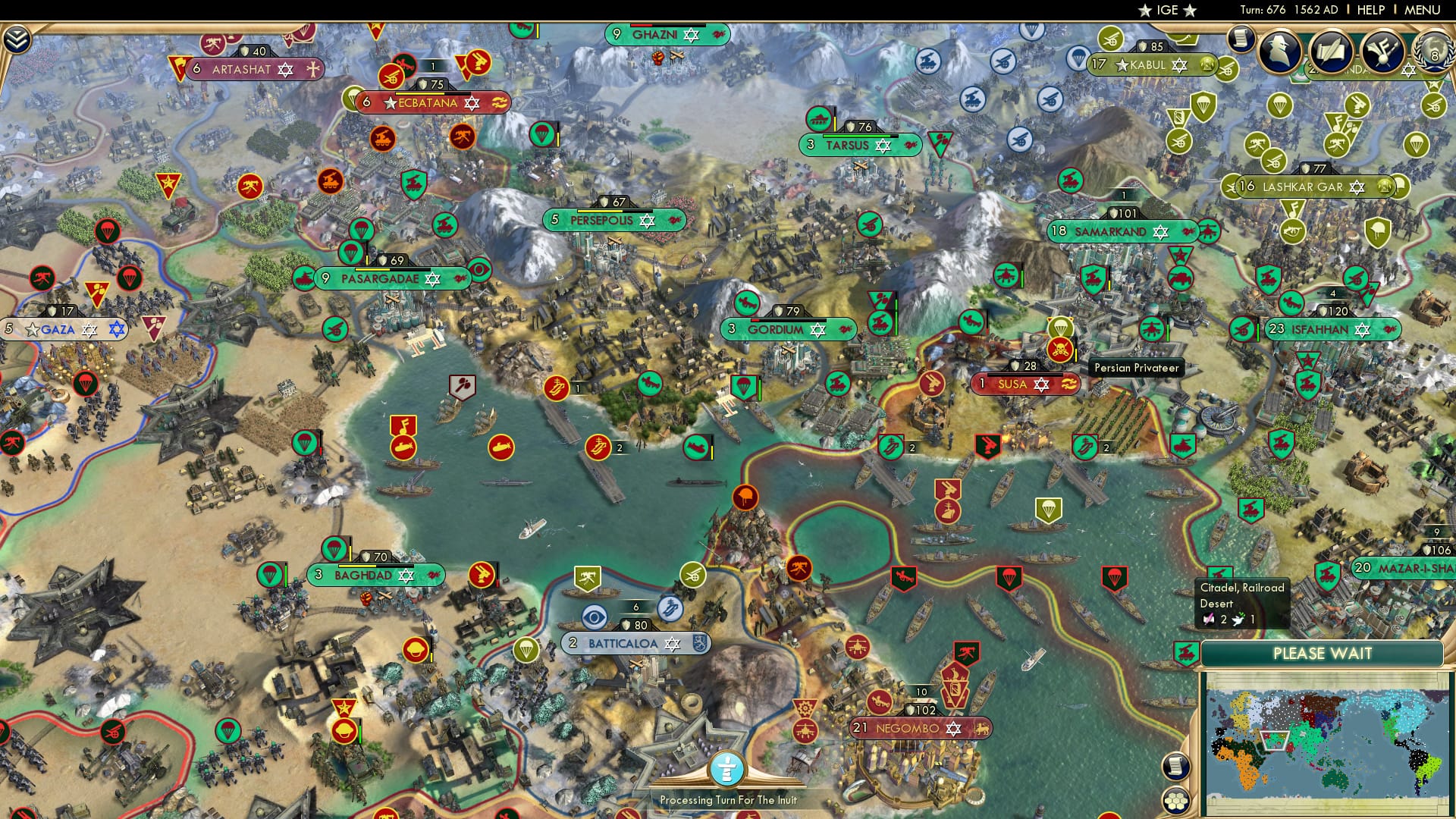
Task: Open the notification log scroll beside minimap
Action: pyautogui.click(x=1176, y=767)
